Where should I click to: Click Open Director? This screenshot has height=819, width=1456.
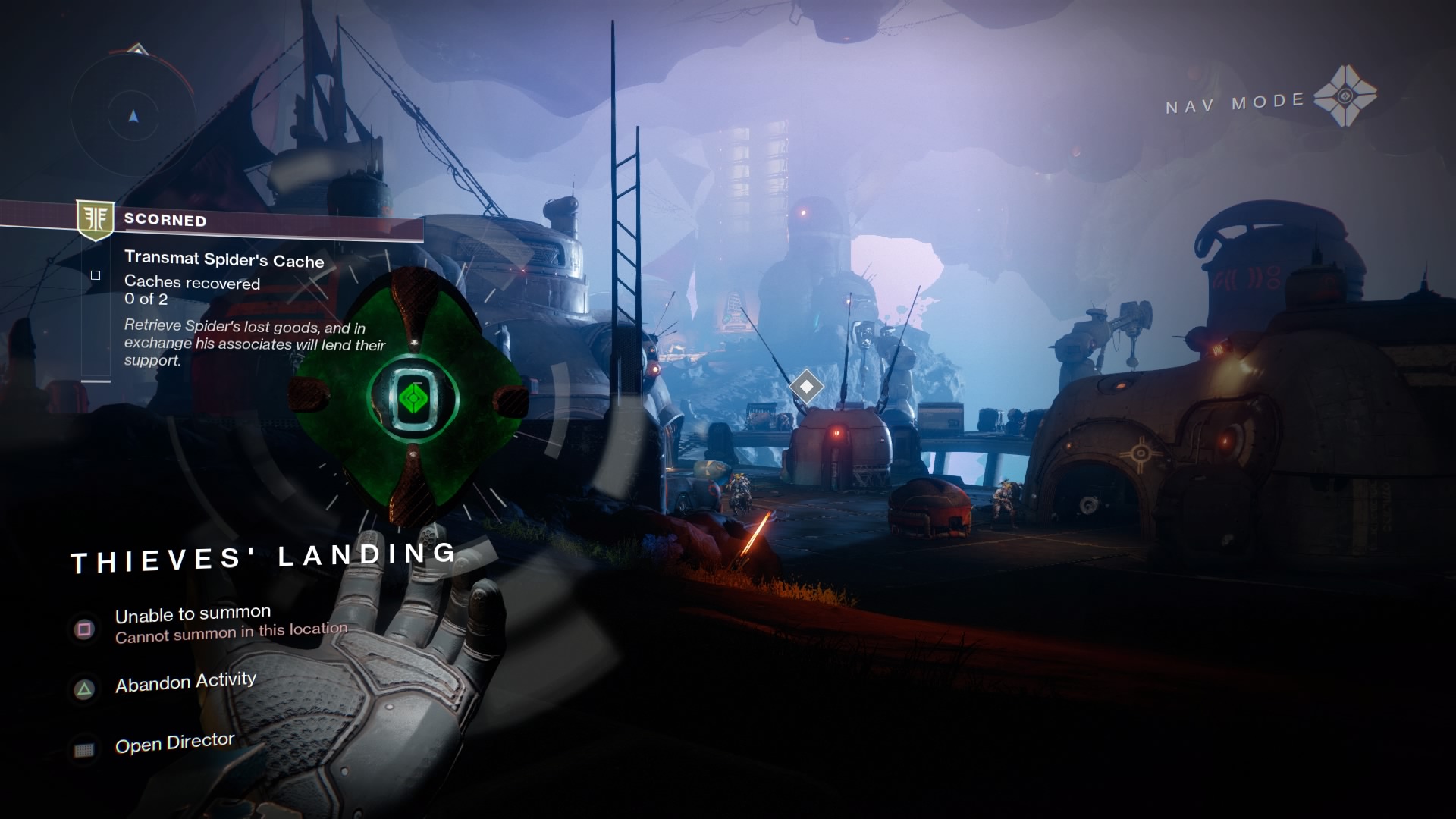(x=174, y=741)
